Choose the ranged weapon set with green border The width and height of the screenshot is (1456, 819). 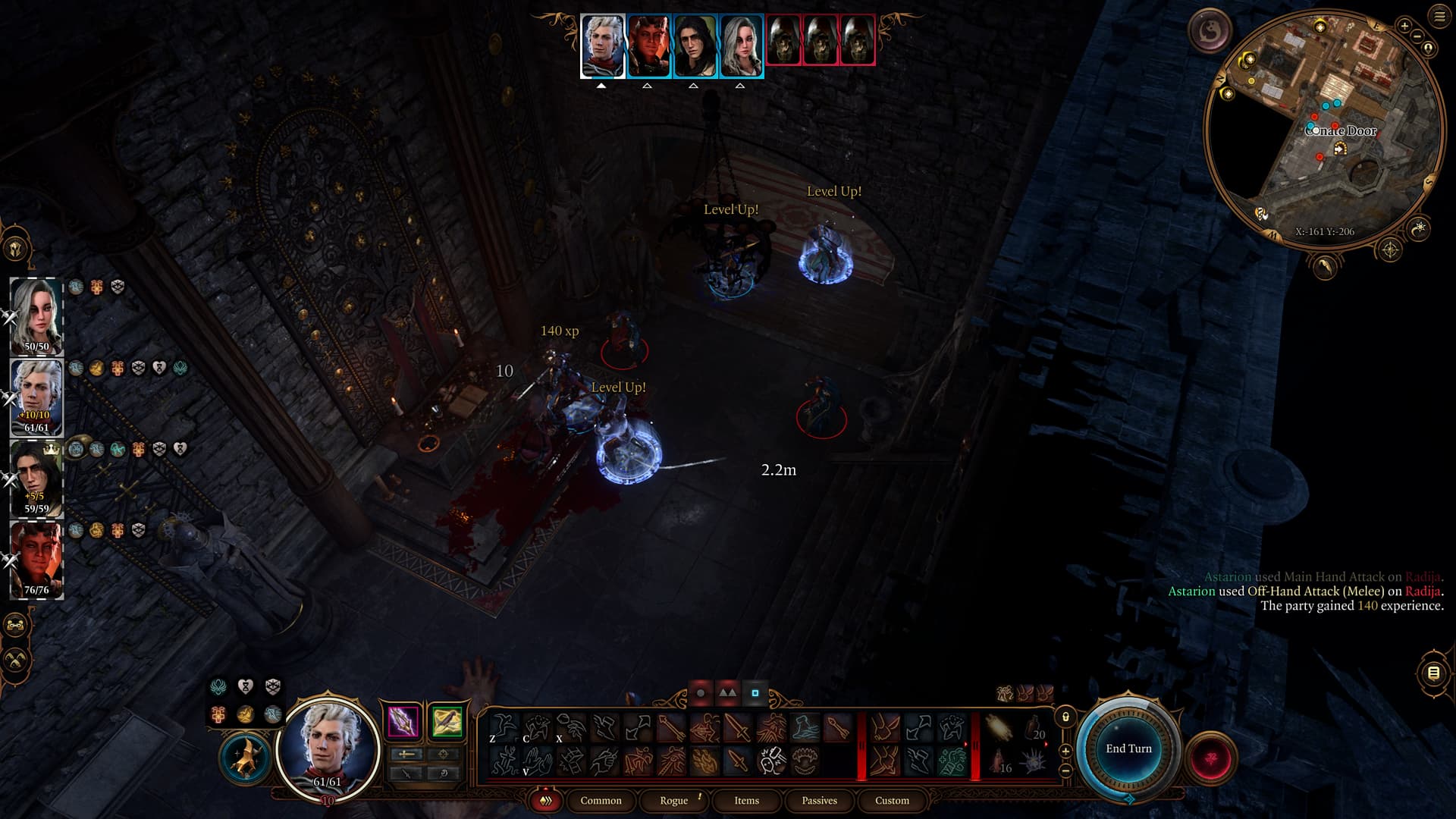[x=447, y=720]
